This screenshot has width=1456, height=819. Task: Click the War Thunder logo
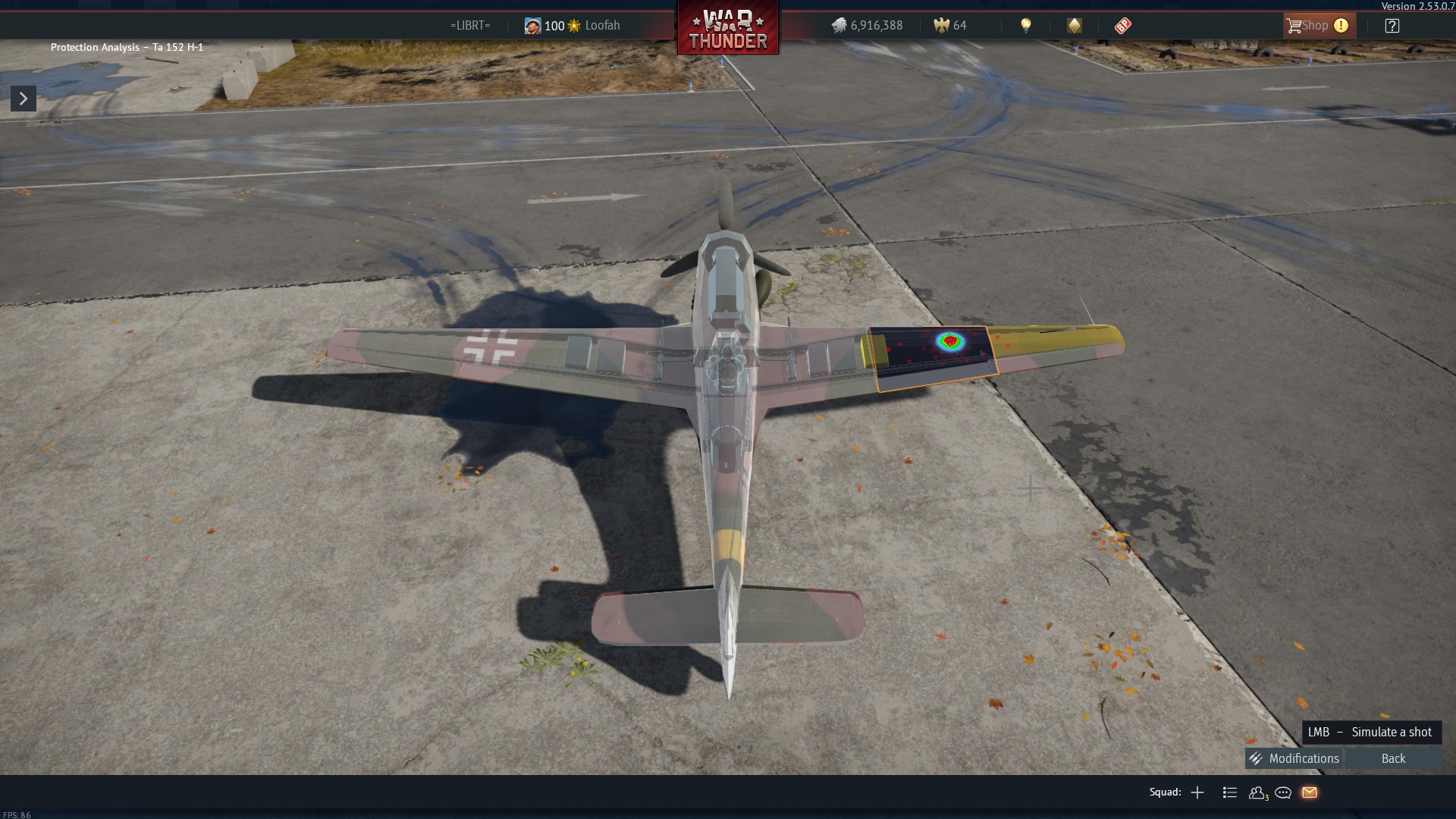click(x=727, y=29)
